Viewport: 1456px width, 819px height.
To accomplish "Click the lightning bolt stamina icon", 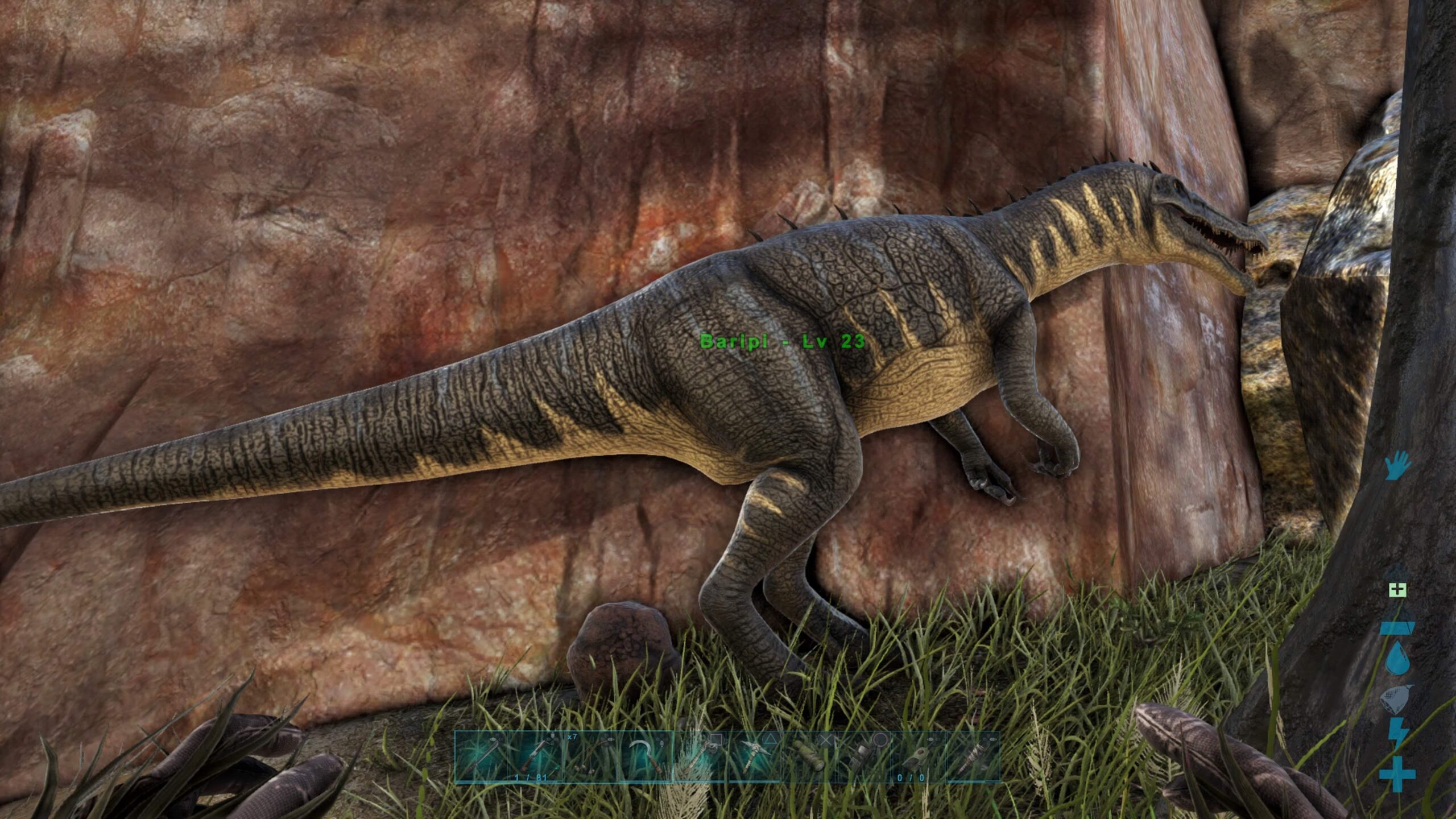I will [1397, 733].
